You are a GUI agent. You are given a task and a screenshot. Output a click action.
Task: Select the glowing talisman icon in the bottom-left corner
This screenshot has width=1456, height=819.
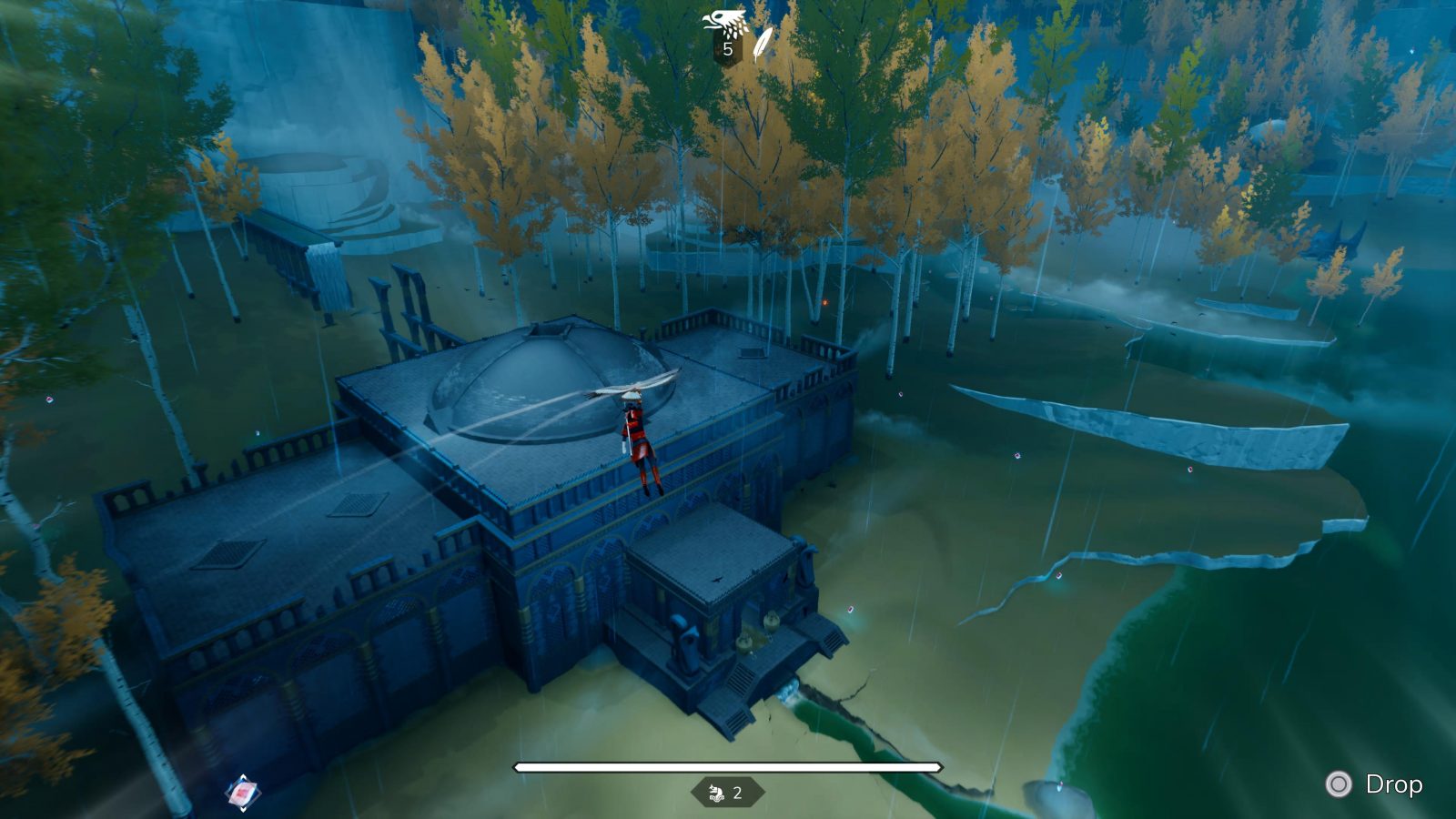(x=241, y=792)
